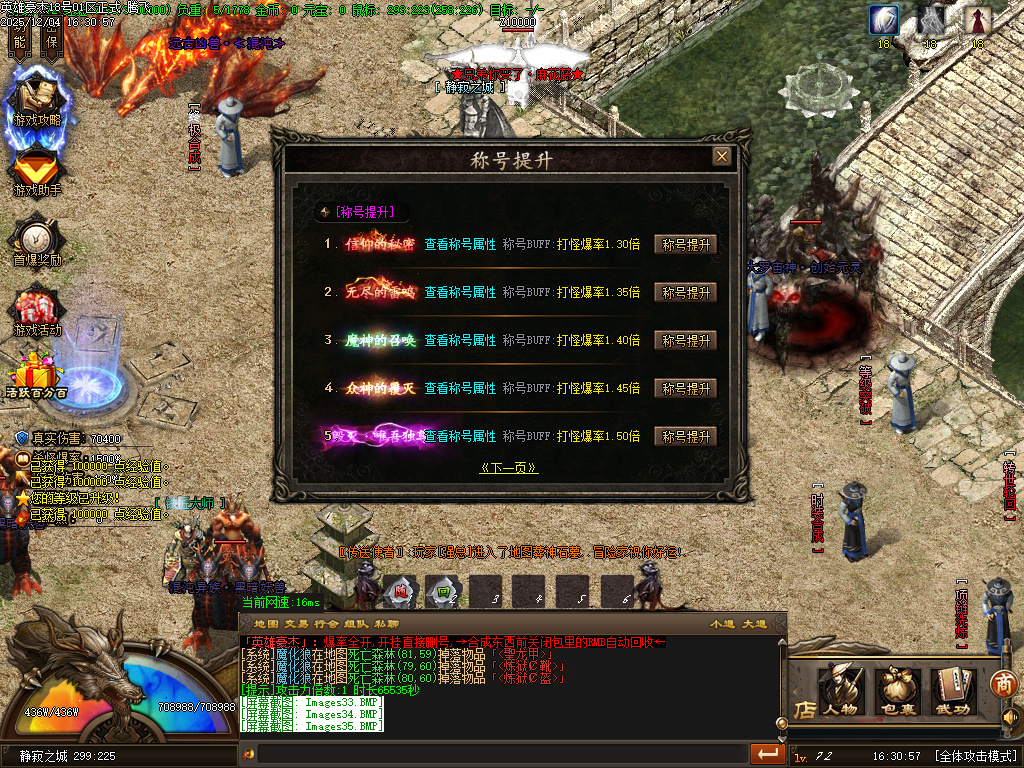Open the 游戏活动 events icon
Image resolution: width=1024 pixels, height=768 pixels.
[37, 312]
